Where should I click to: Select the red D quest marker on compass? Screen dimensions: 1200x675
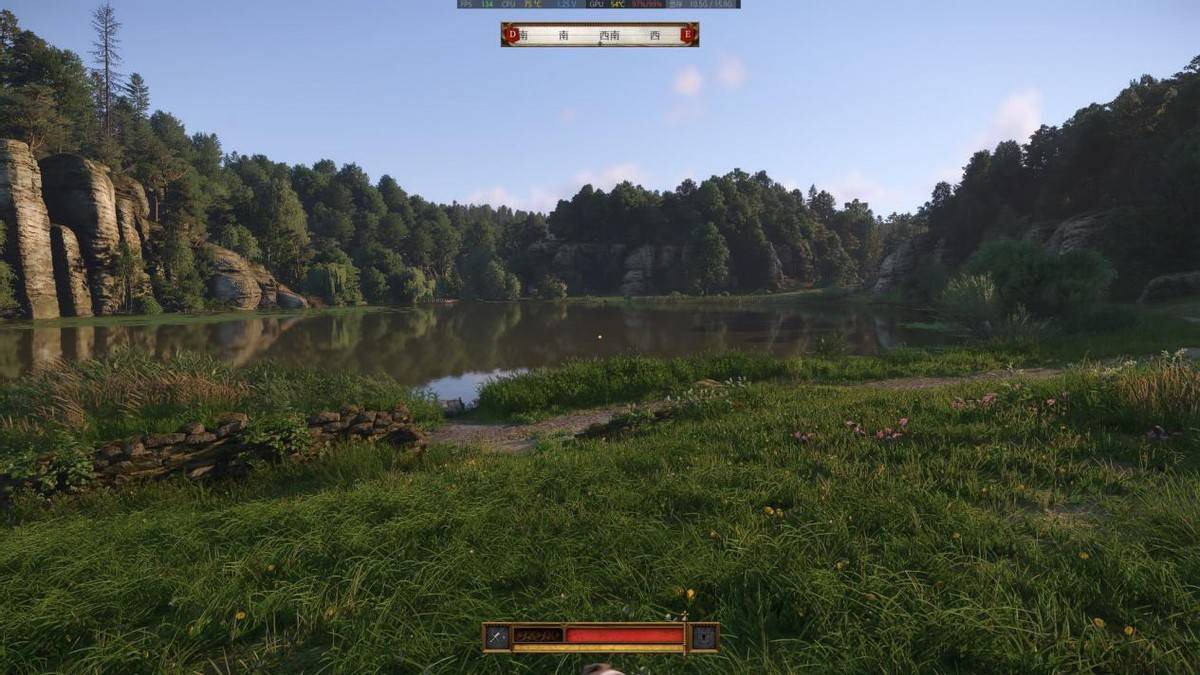[512, 35]
